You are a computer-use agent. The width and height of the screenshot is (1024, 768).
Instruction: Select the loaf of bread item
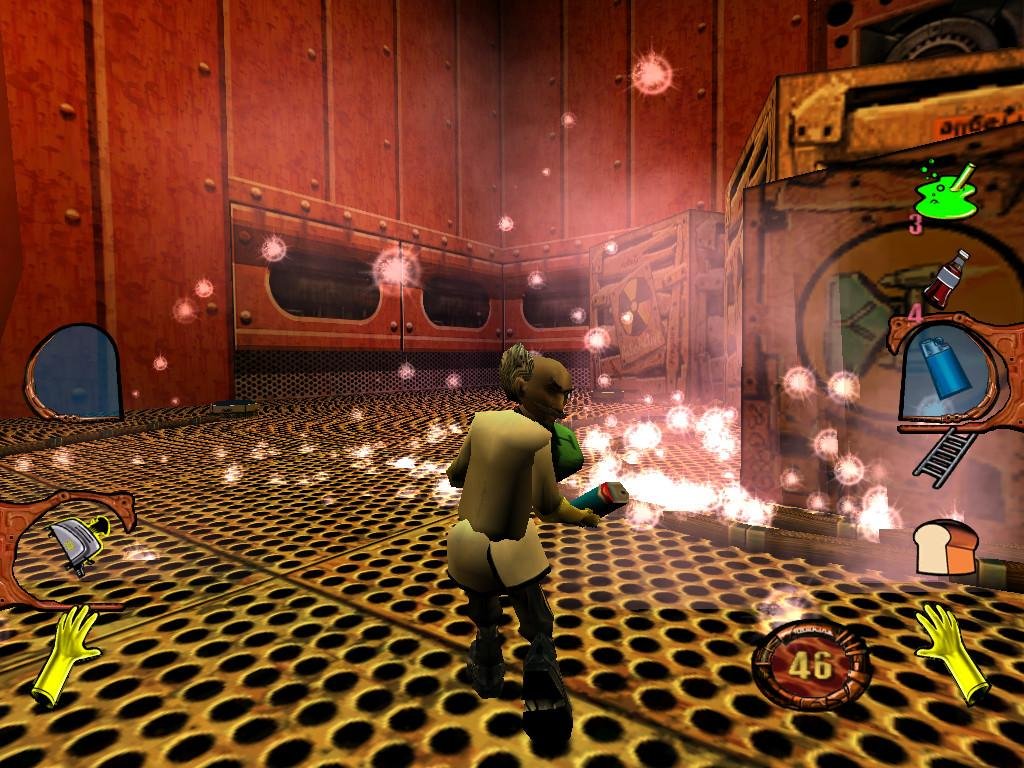point(945,549)
